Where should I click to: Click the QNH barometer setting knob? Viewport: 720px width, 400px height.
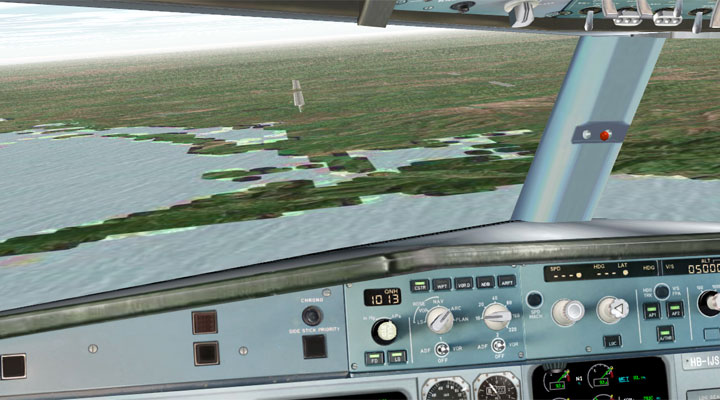(x=383, y=330)
